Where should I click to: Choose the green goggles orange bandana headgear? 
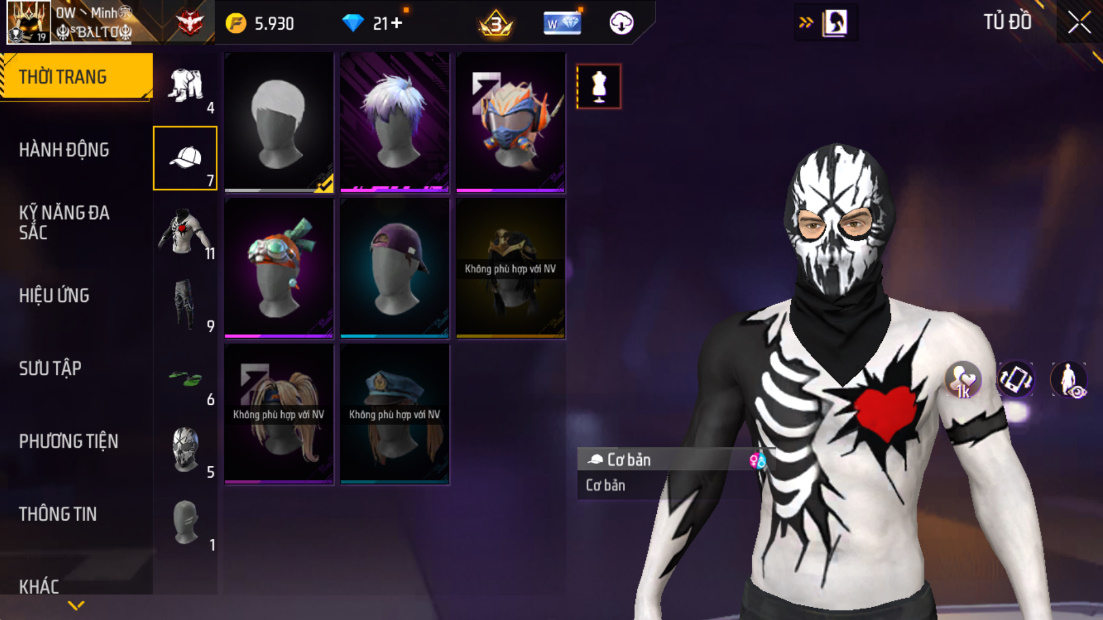[x=279, y=267]
